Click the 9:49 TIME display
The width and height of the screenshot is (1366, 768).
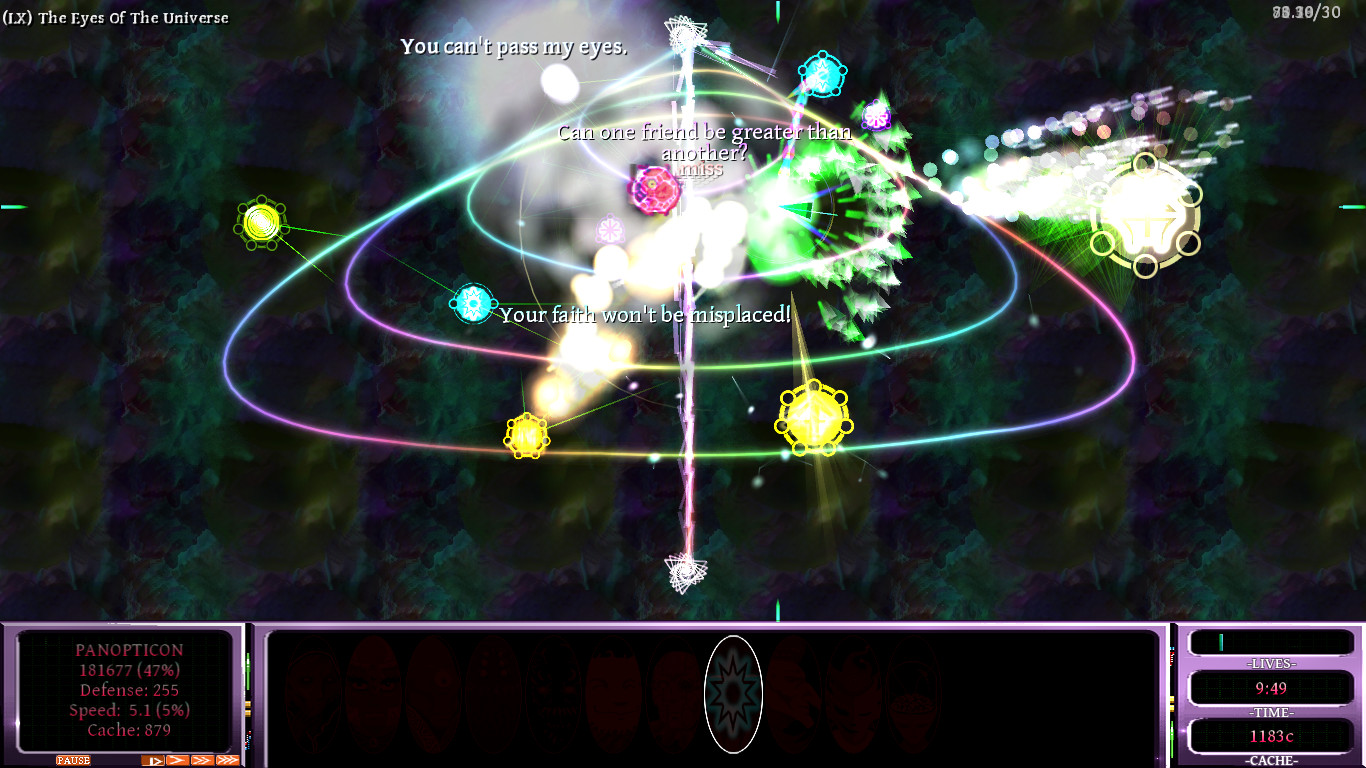(1271, 688)
